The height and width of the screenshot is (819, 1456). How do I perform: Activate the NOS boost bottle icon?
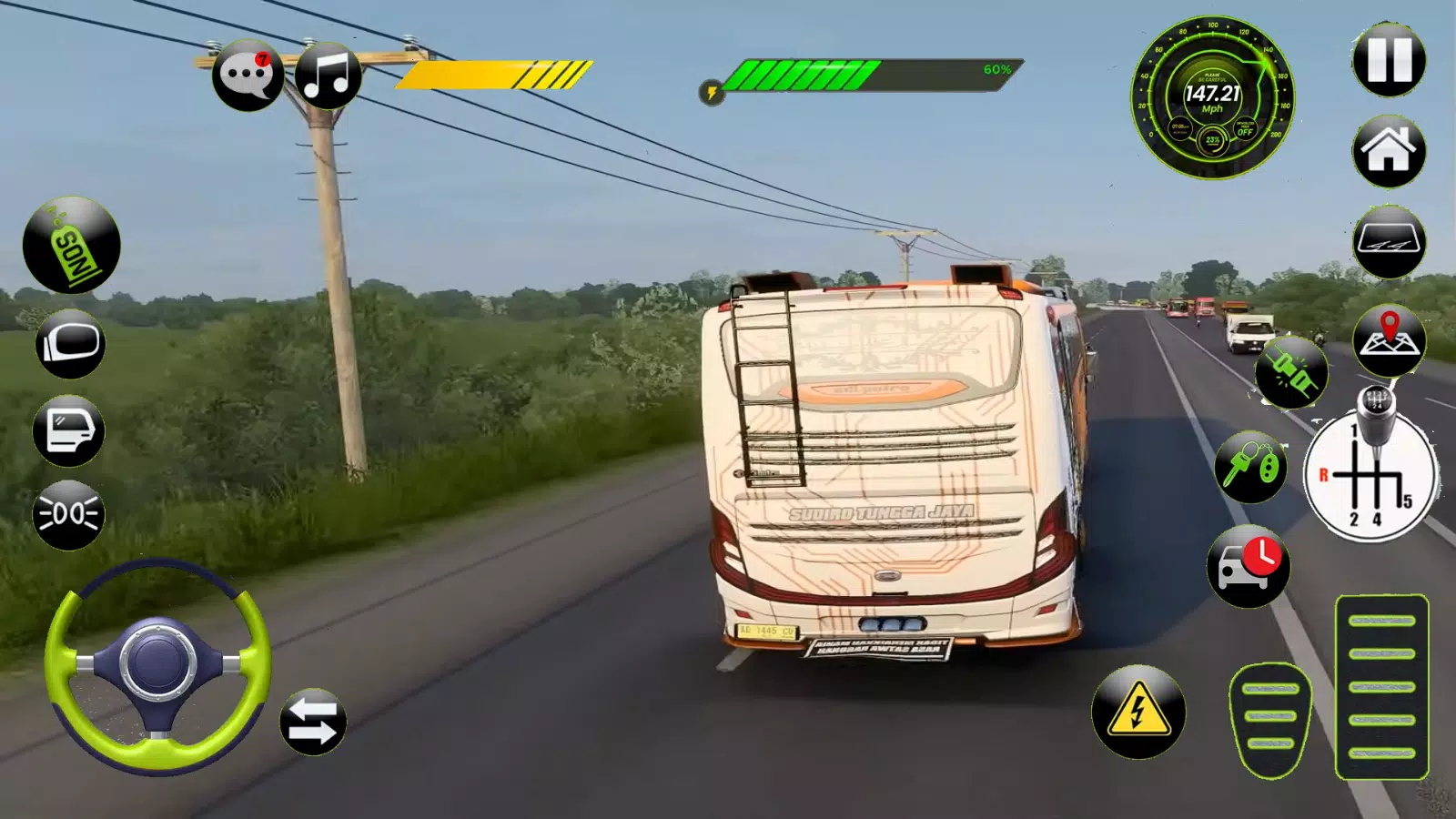71,246
